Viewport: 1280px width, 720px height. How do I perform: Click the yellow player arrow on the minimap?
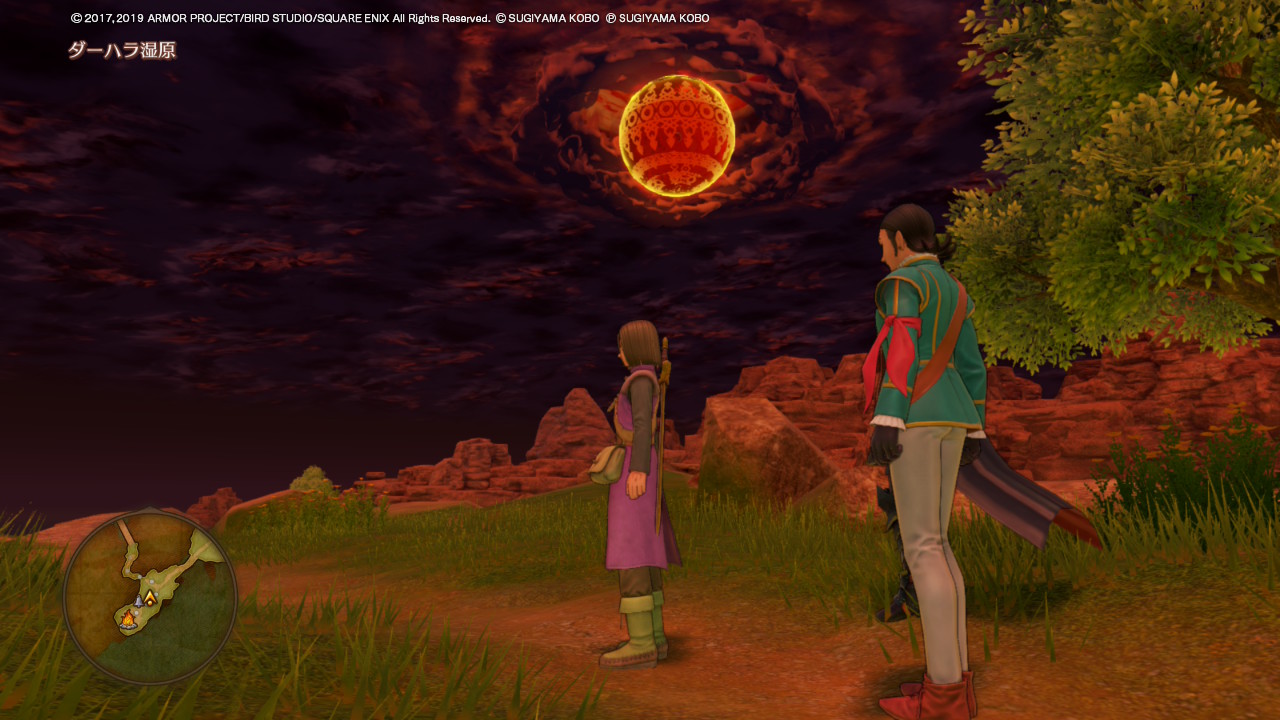150,598
